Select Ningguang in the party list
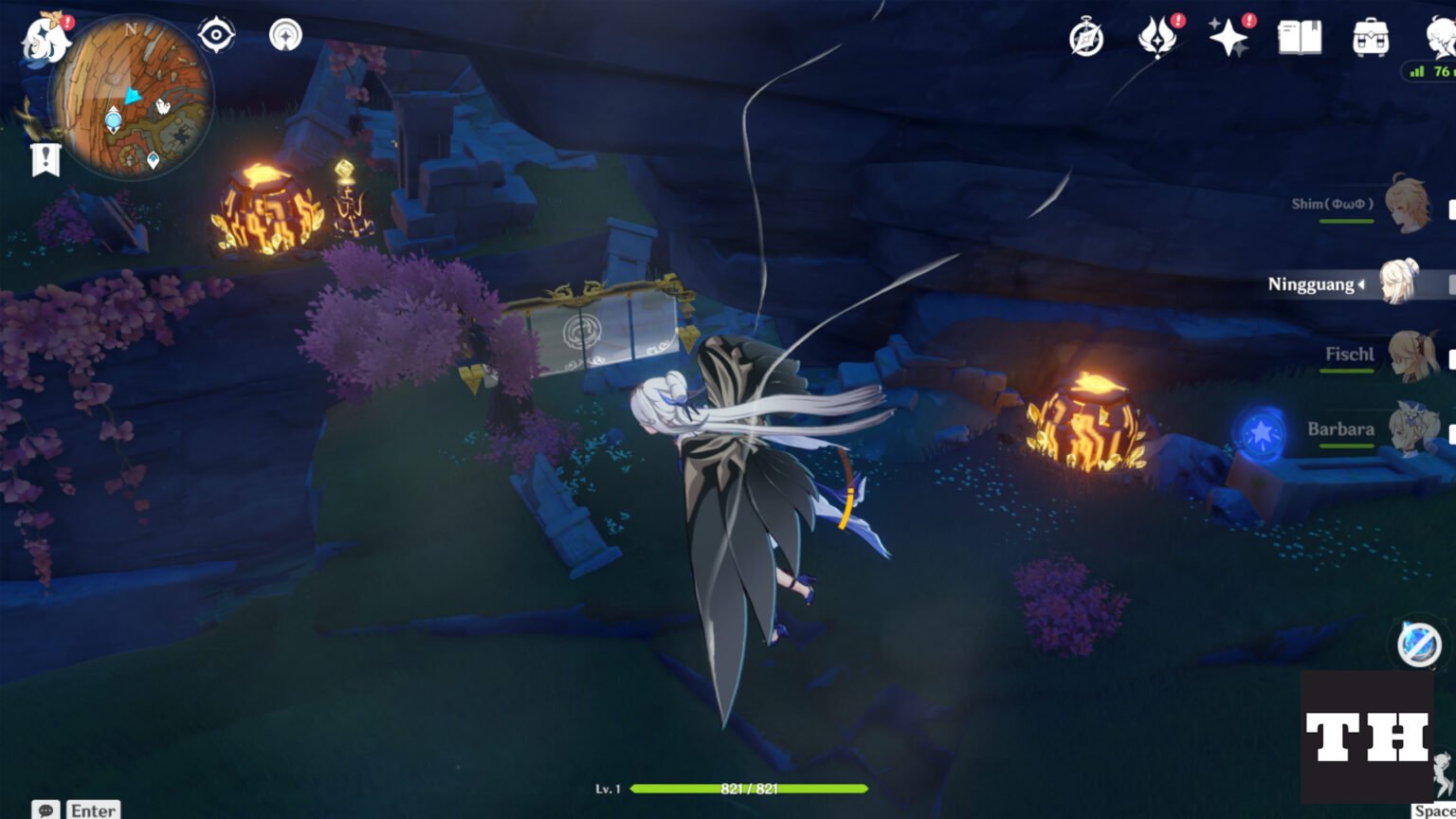This screenshot has width=1456, height=819. tap(1399, 282)
